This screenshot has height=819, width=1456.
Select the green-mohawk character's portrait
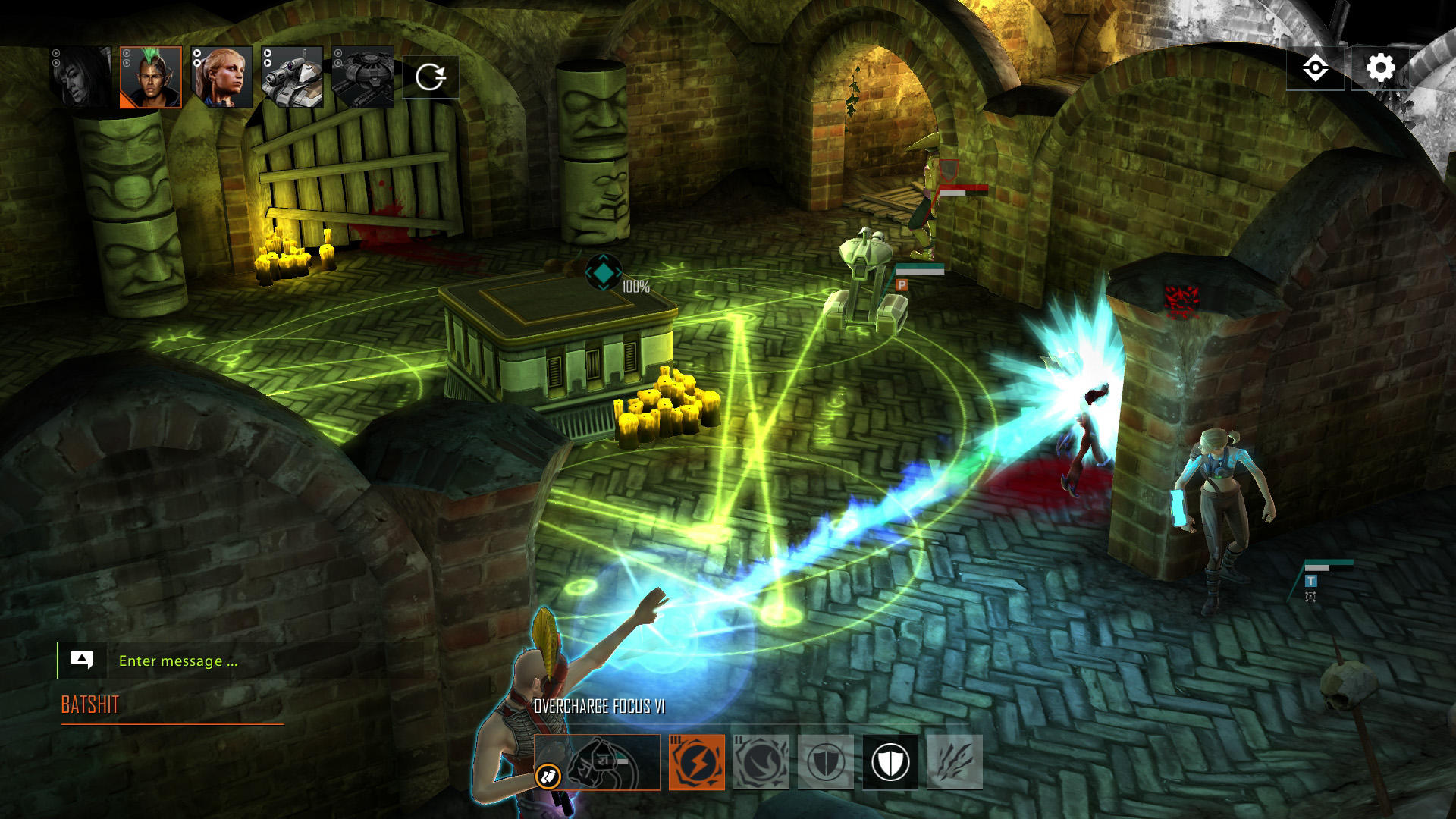154,79
